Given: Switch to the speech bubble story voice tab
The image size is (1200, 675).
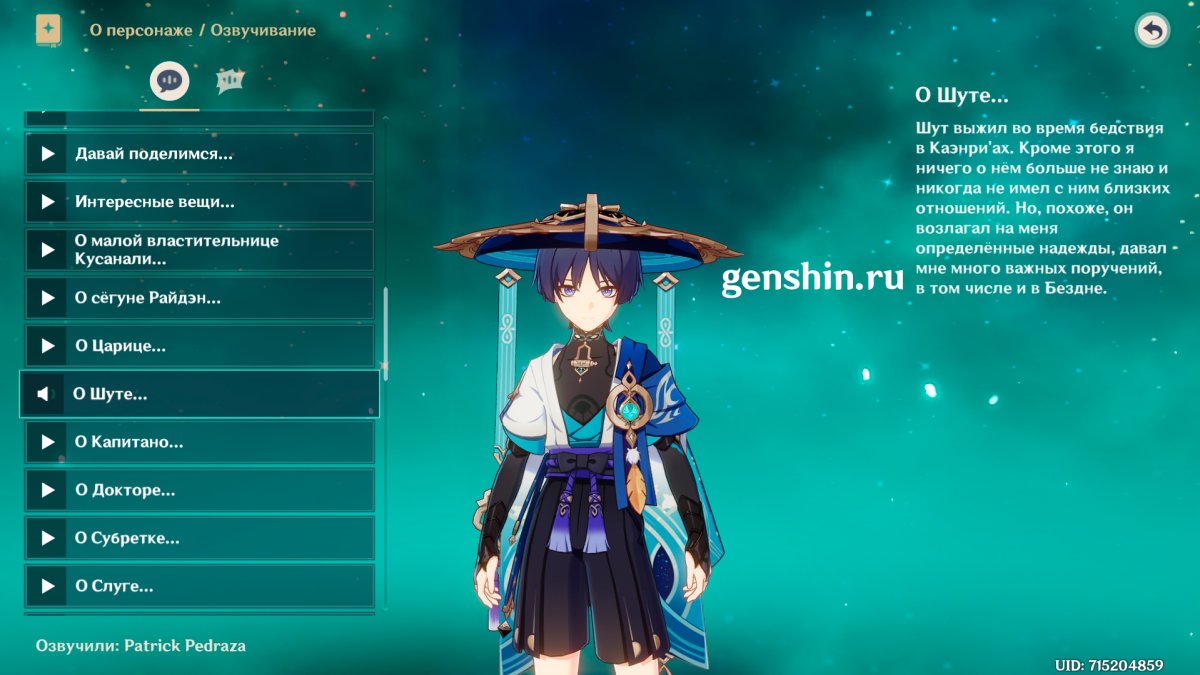Looking at the screenshot, I should click(x=169, y=81).
